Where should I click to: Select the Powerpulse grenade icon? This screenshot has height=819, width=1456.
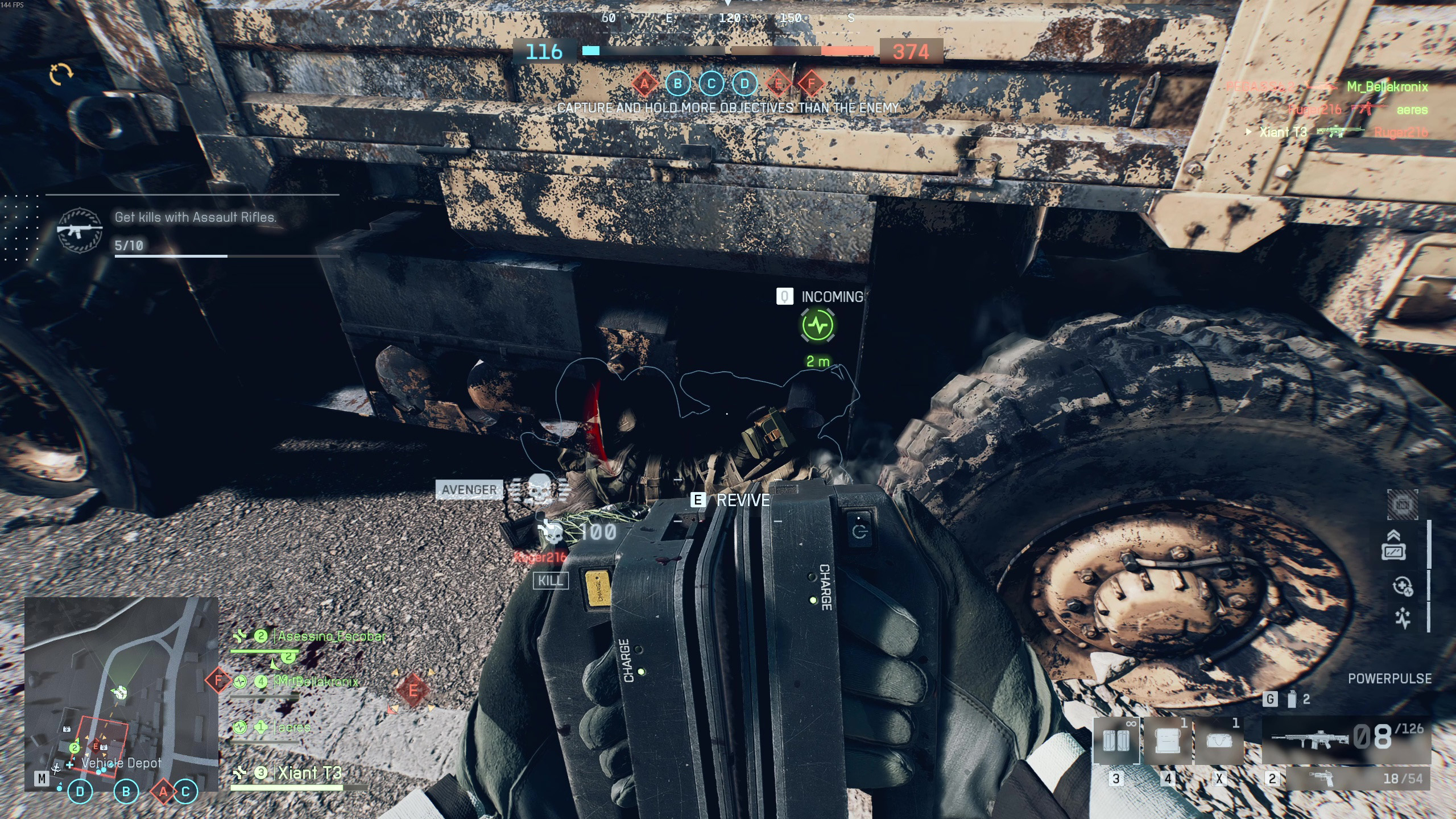1292,699
